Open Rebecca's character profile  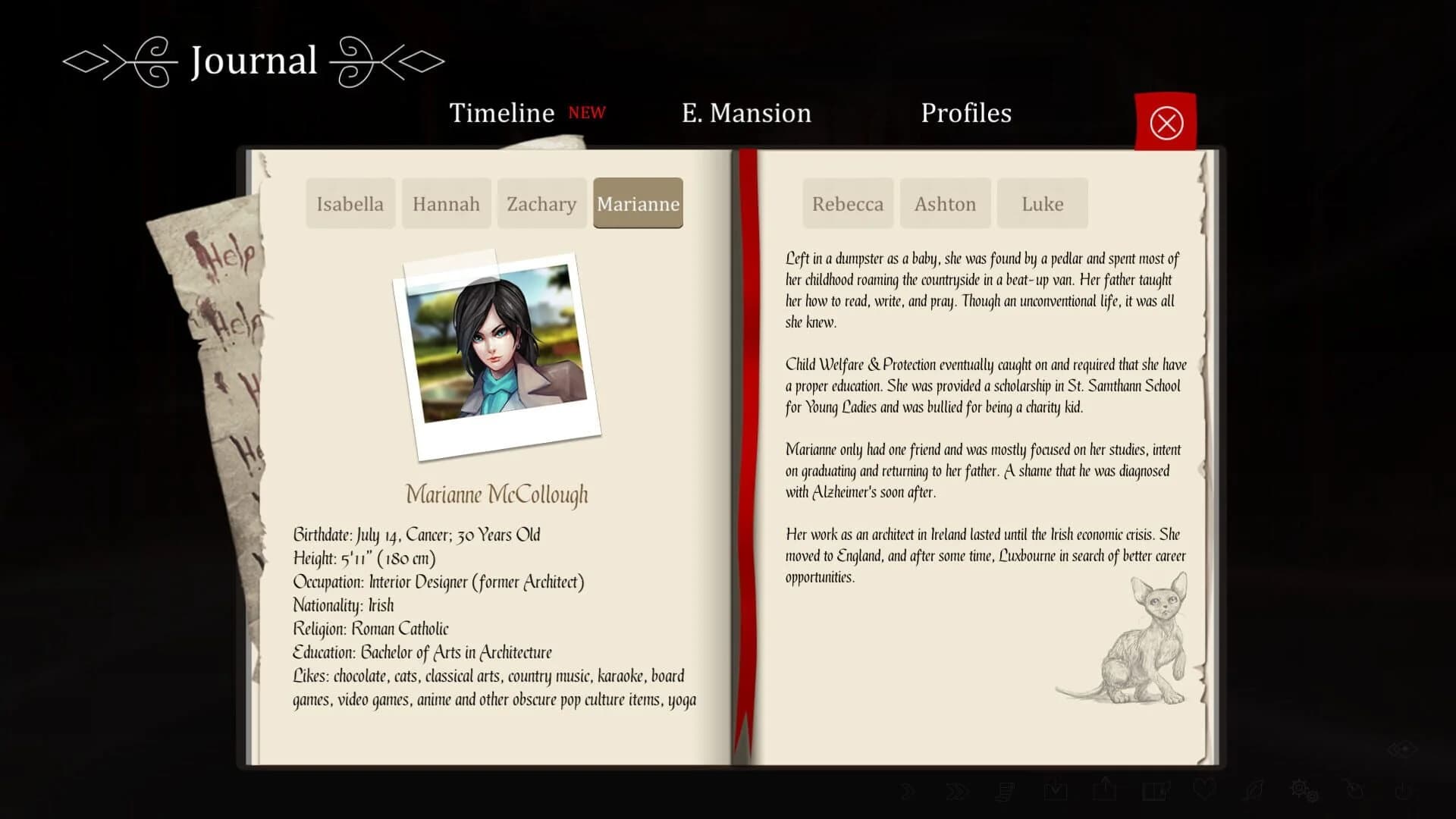[847, 203]
